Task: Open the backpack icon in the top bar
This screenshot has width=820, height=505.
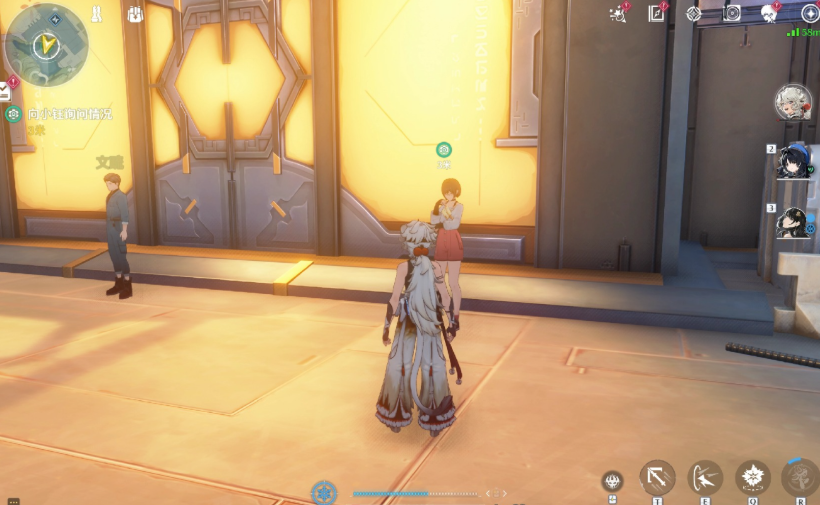Action: pos(136,14)
